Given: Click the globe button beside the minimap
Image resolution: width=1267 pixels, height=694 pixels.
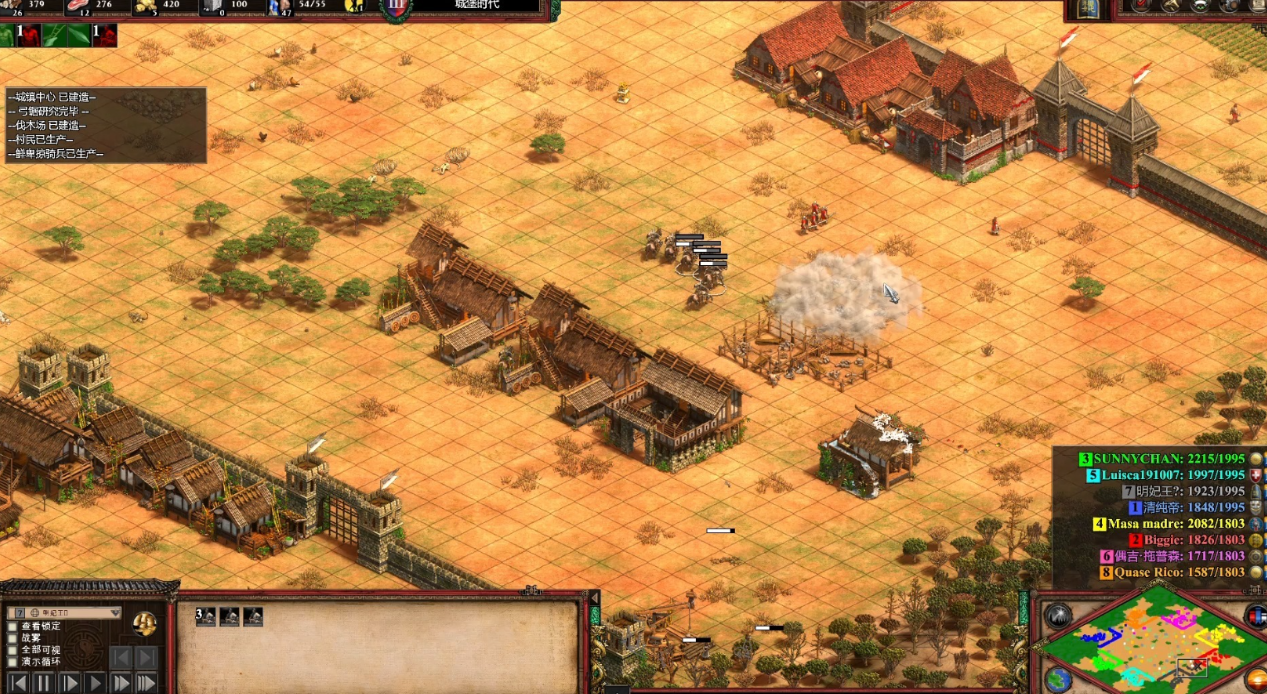Looking at the screenshot, I should pos(1059,679).
